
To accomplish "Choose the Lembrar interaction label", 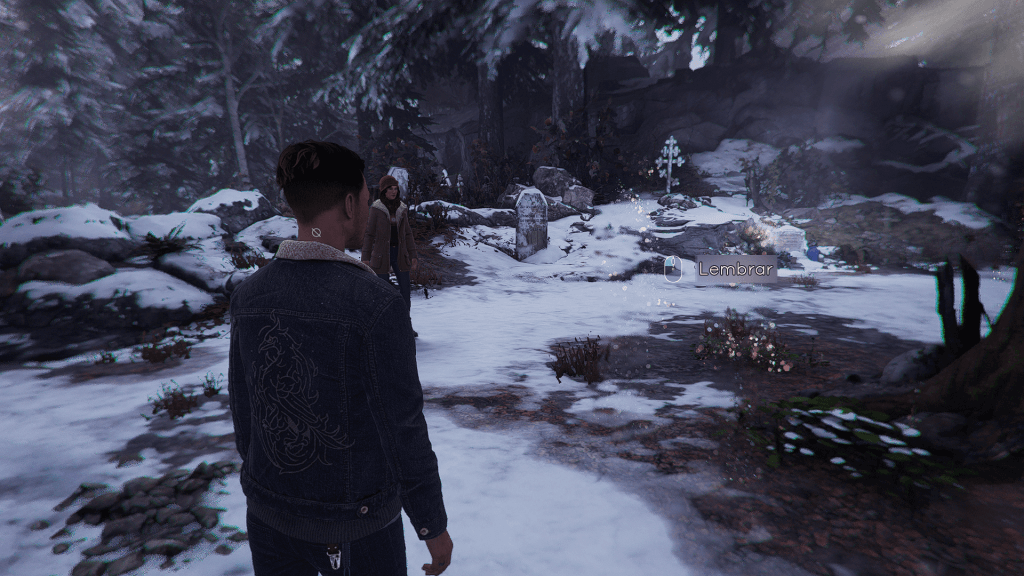I will [735, 269].
